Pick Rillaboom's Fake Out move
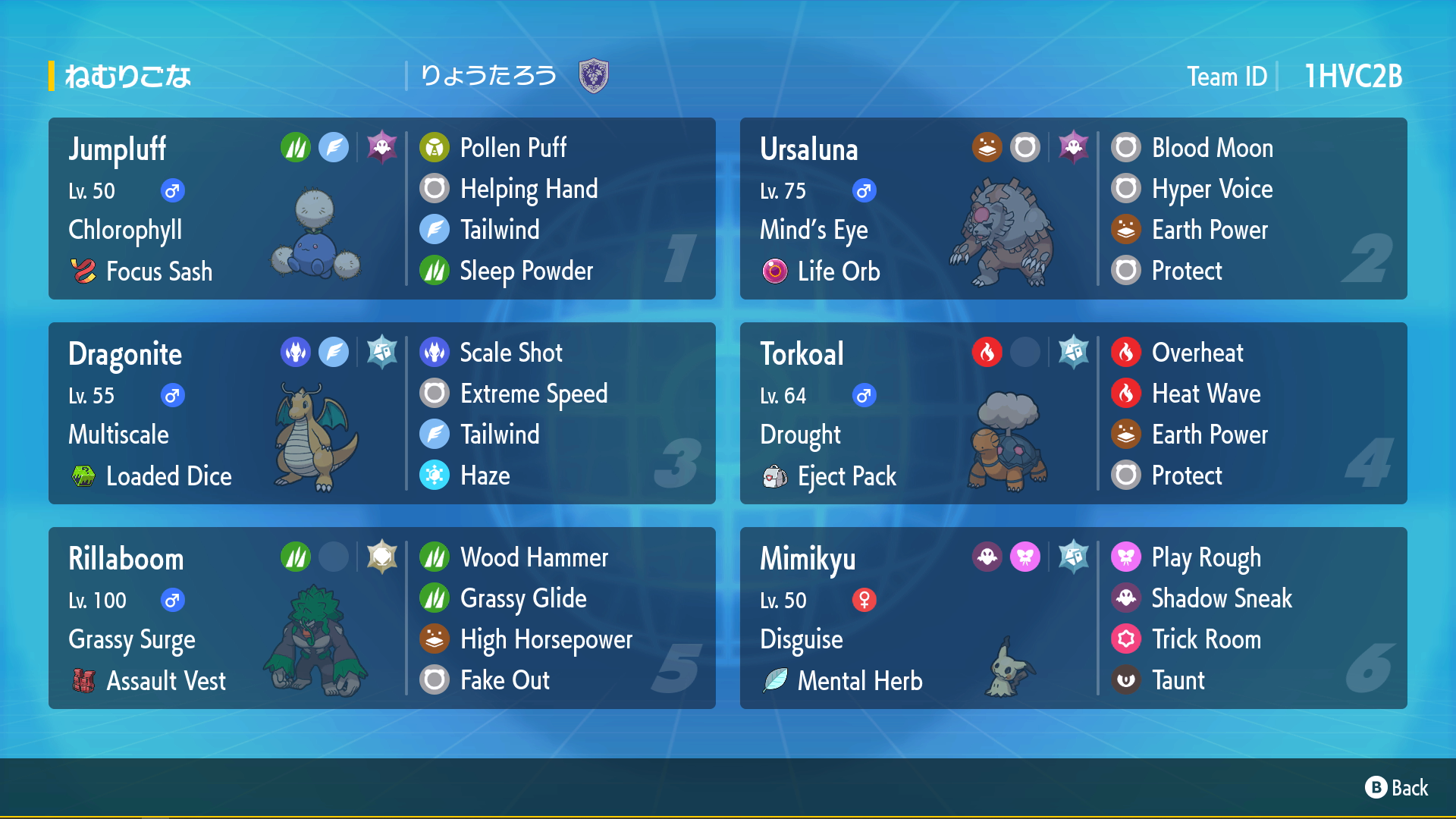The image size is (1456, 819). tap(504, 680)
